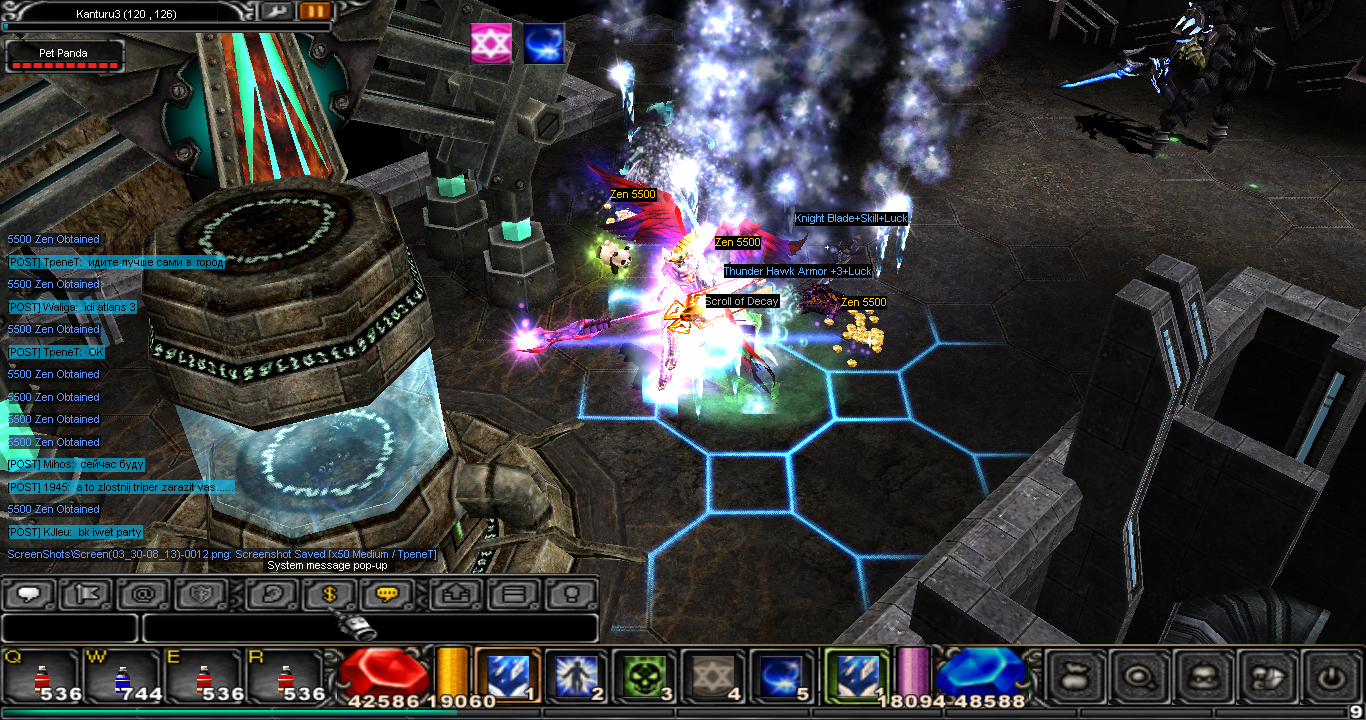Click the wide chat message input box
1366x720 pixels.
click(x=370, y=628)
